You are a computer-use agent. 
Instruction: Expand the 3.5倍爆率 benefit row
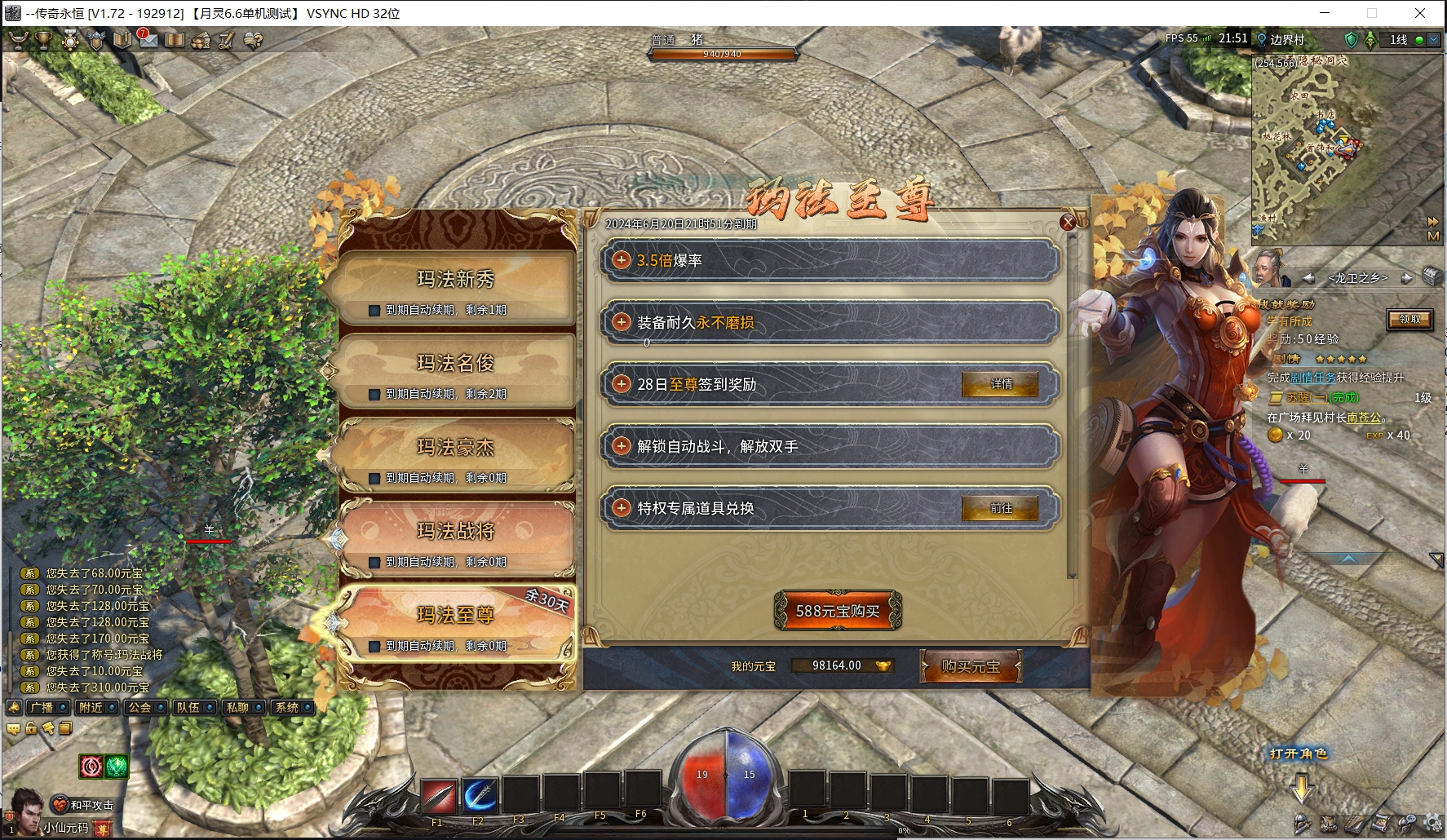pyautogui.click(x=622, y=260)
